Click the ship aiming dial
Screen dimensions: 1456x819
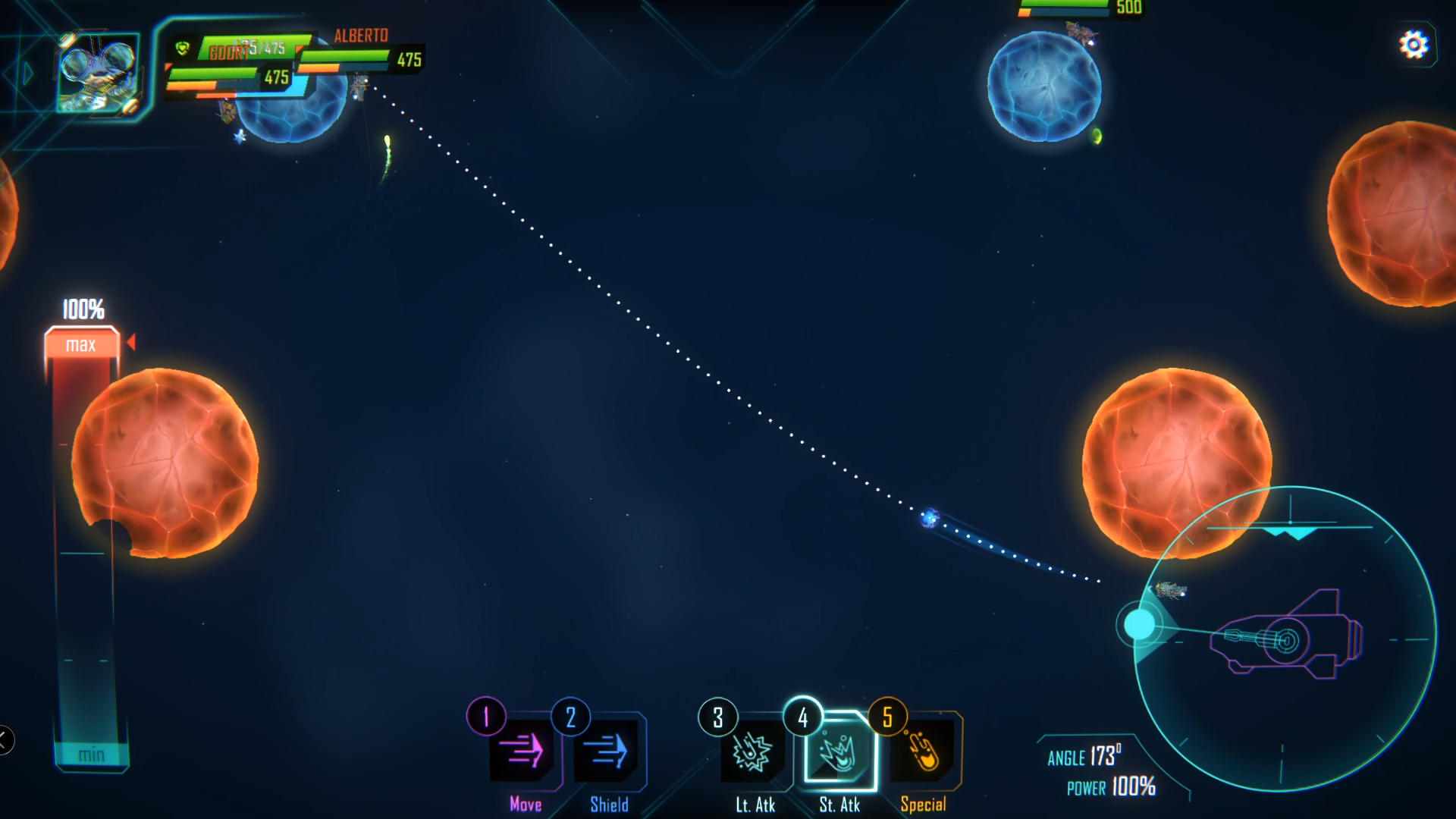pyautogui.click(x=1285, y=639)
